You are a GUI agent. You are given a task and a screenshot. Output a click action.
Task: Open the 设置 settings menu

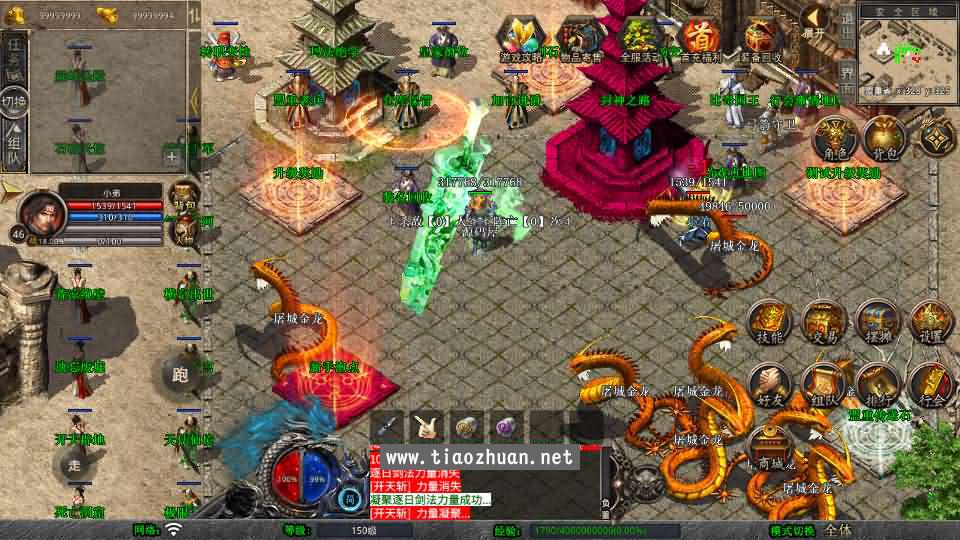click(x=931, y=322)
